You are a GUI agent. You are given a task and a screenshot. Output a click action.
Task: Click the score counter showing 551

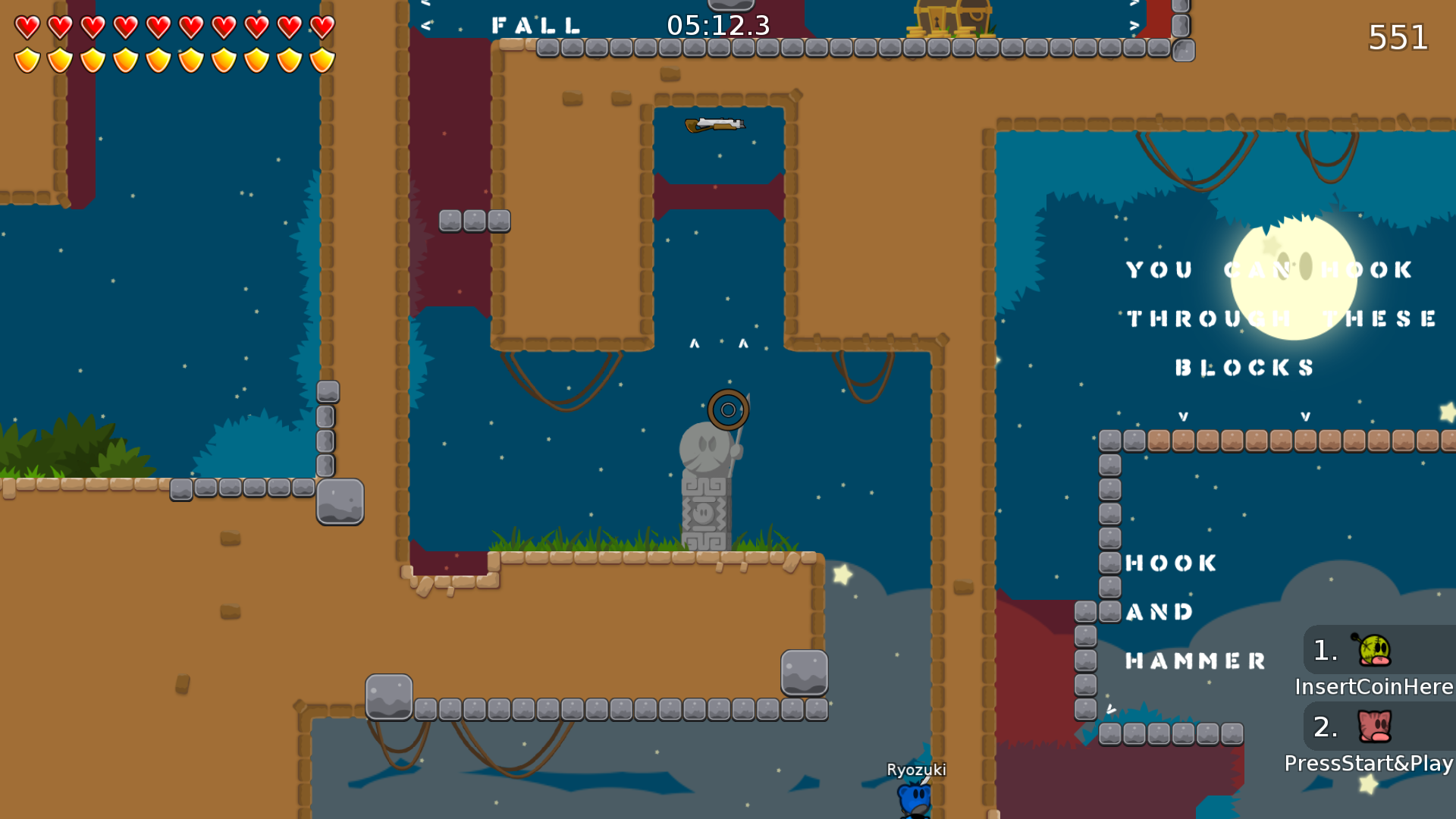click(x=1398, y=36)
